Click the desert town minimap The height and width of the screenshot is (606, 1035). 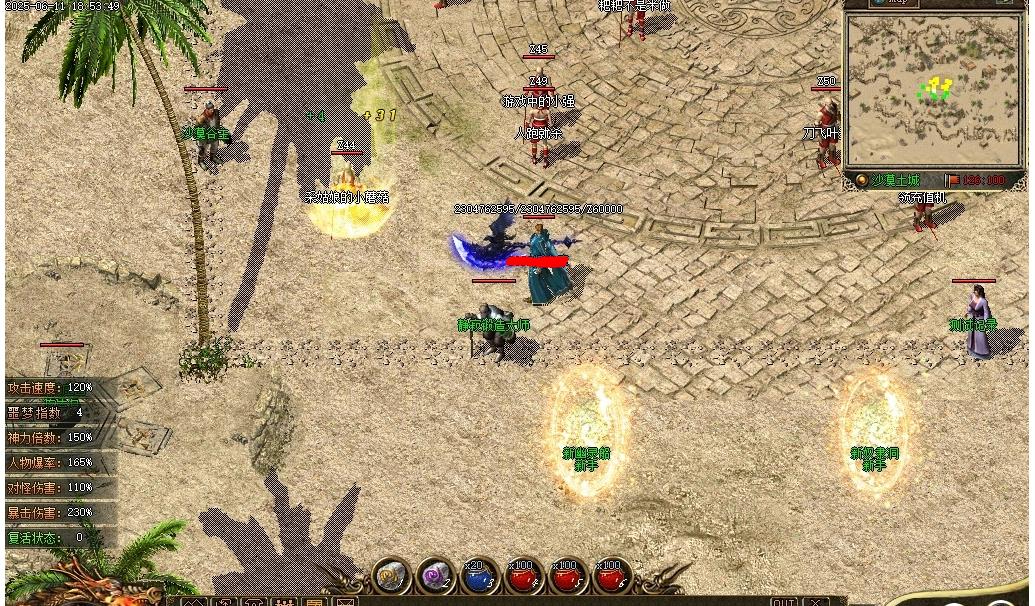point(935,89)
